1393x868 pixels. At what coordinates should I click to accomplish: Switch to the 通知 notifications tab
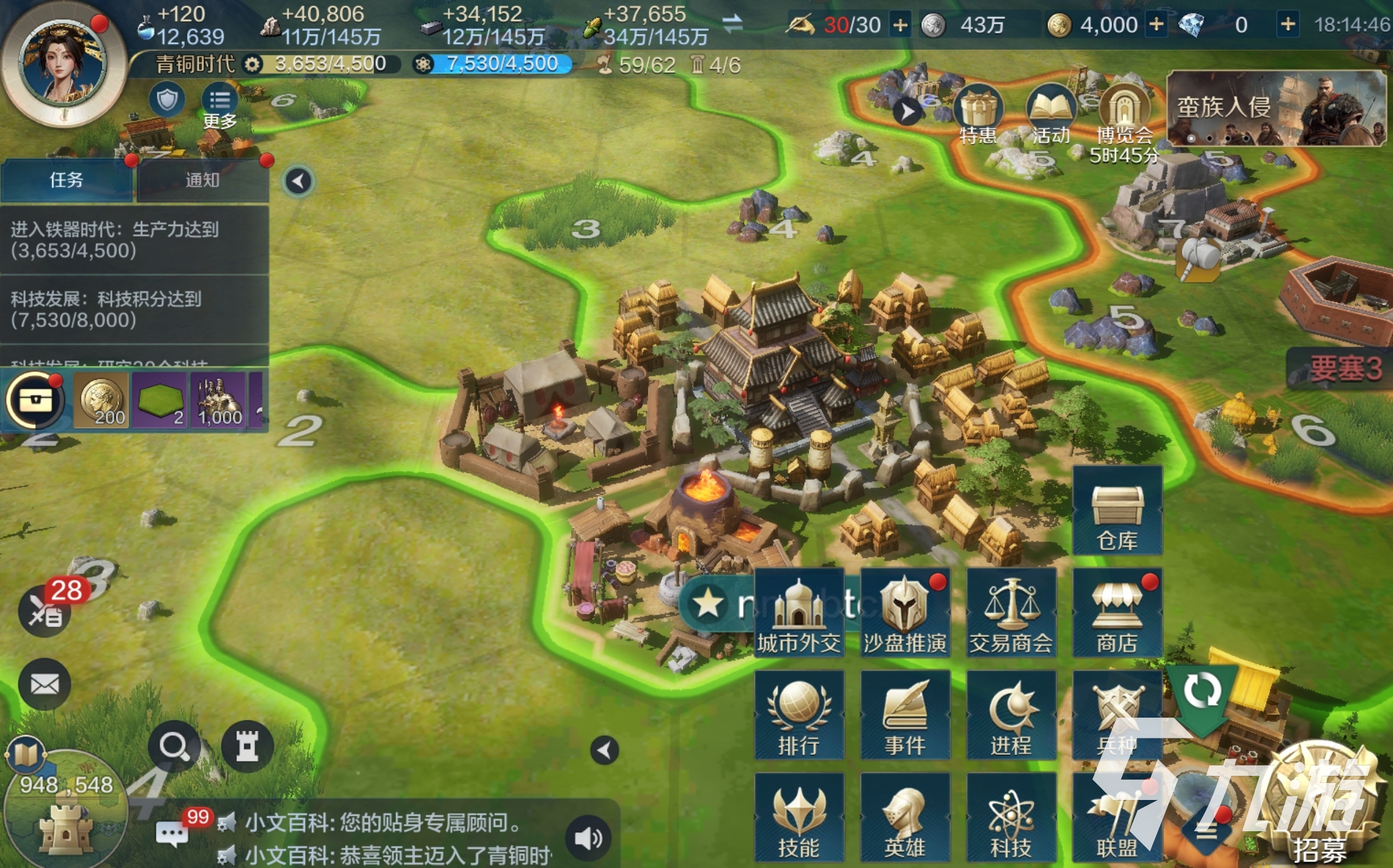202,181
